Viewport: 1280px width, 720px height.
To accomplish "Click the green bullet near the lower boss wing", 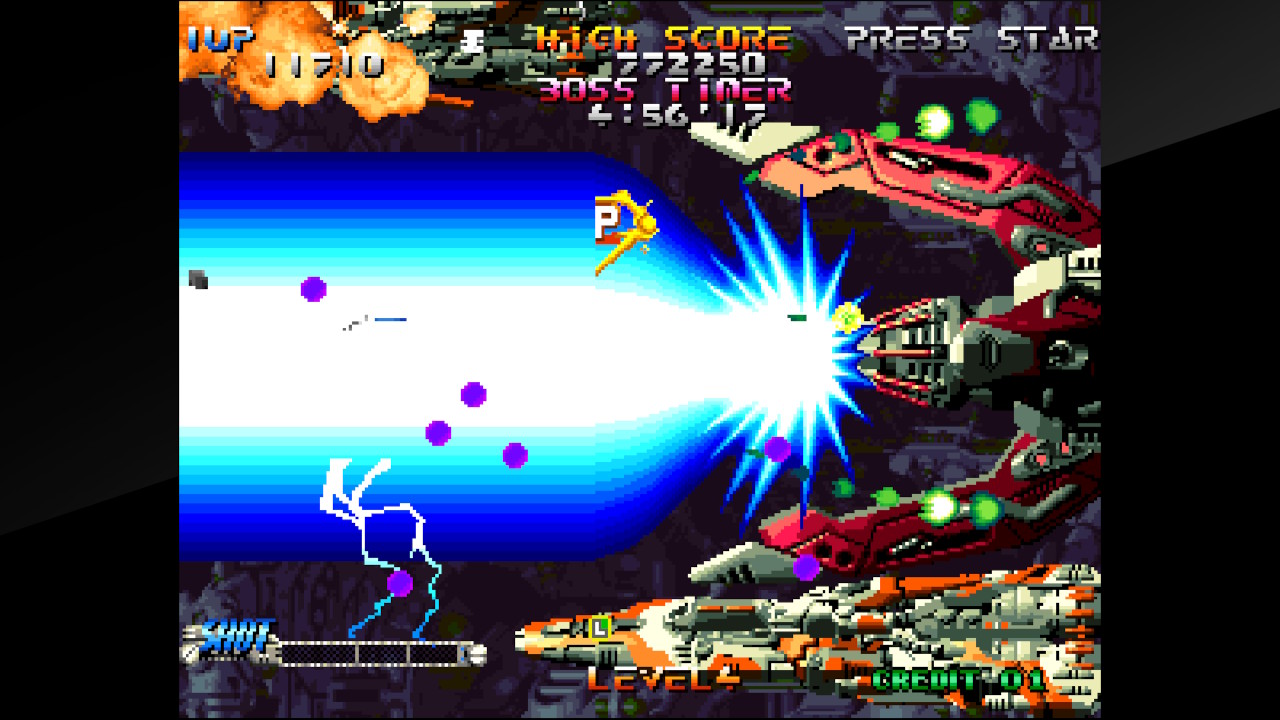I will pyautogui.click(x=938, y=506).
